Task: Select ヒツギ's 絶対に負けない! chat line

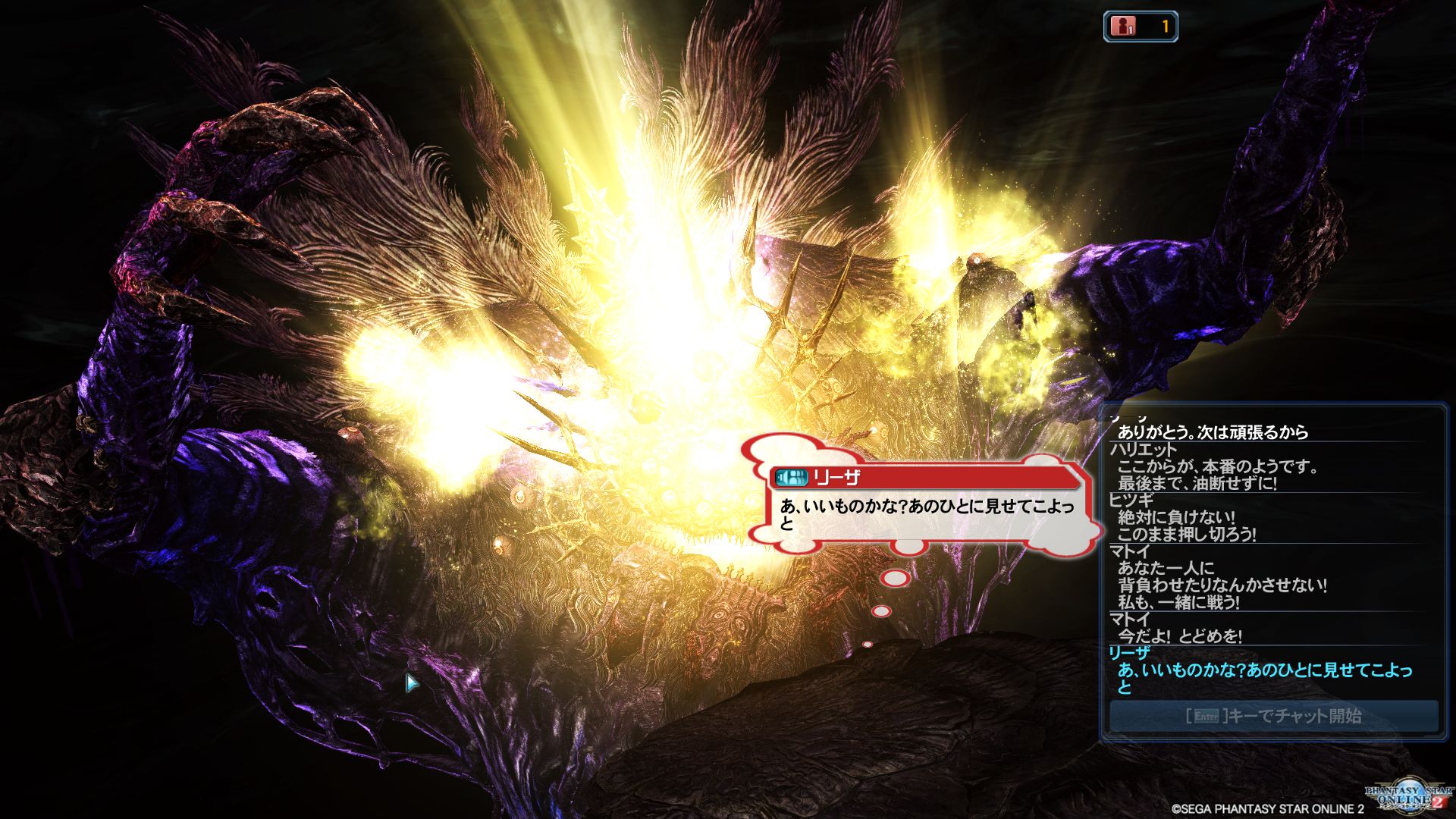Action: coord(1176,518)
